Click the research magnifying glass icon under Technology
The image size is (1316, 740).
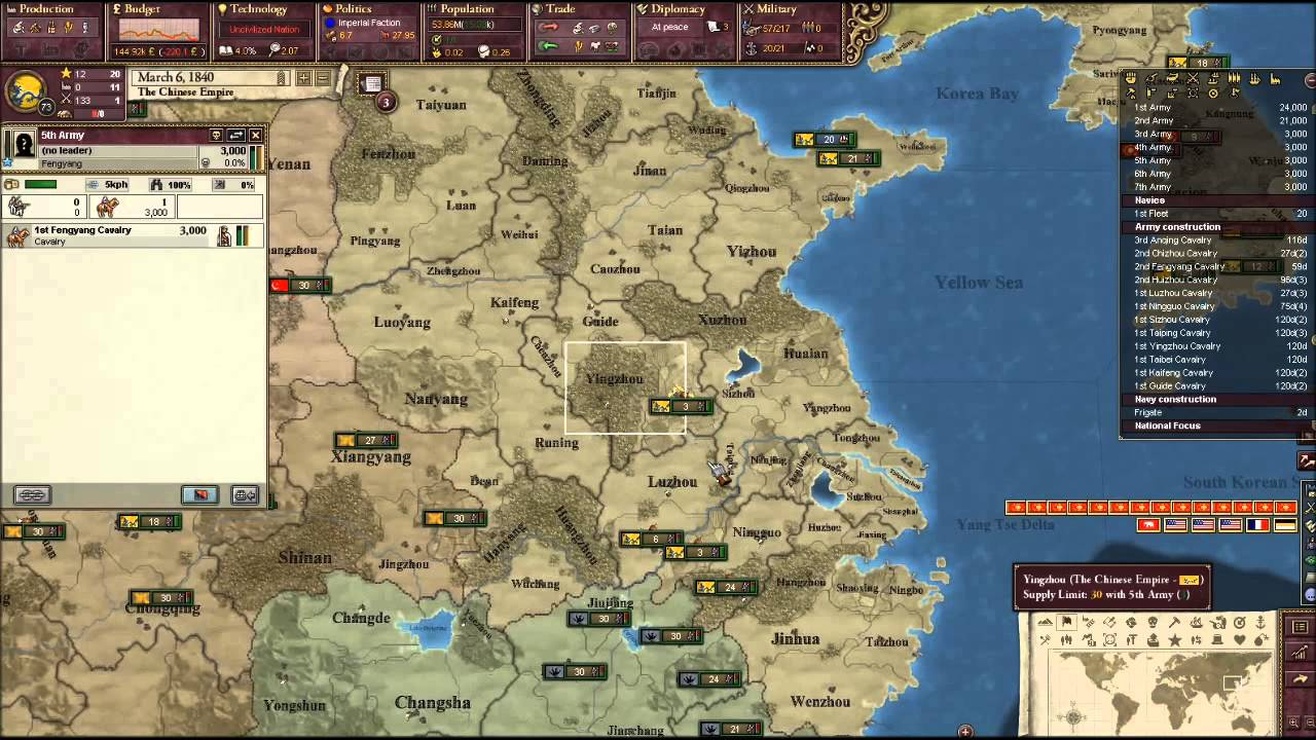point(275,50)
